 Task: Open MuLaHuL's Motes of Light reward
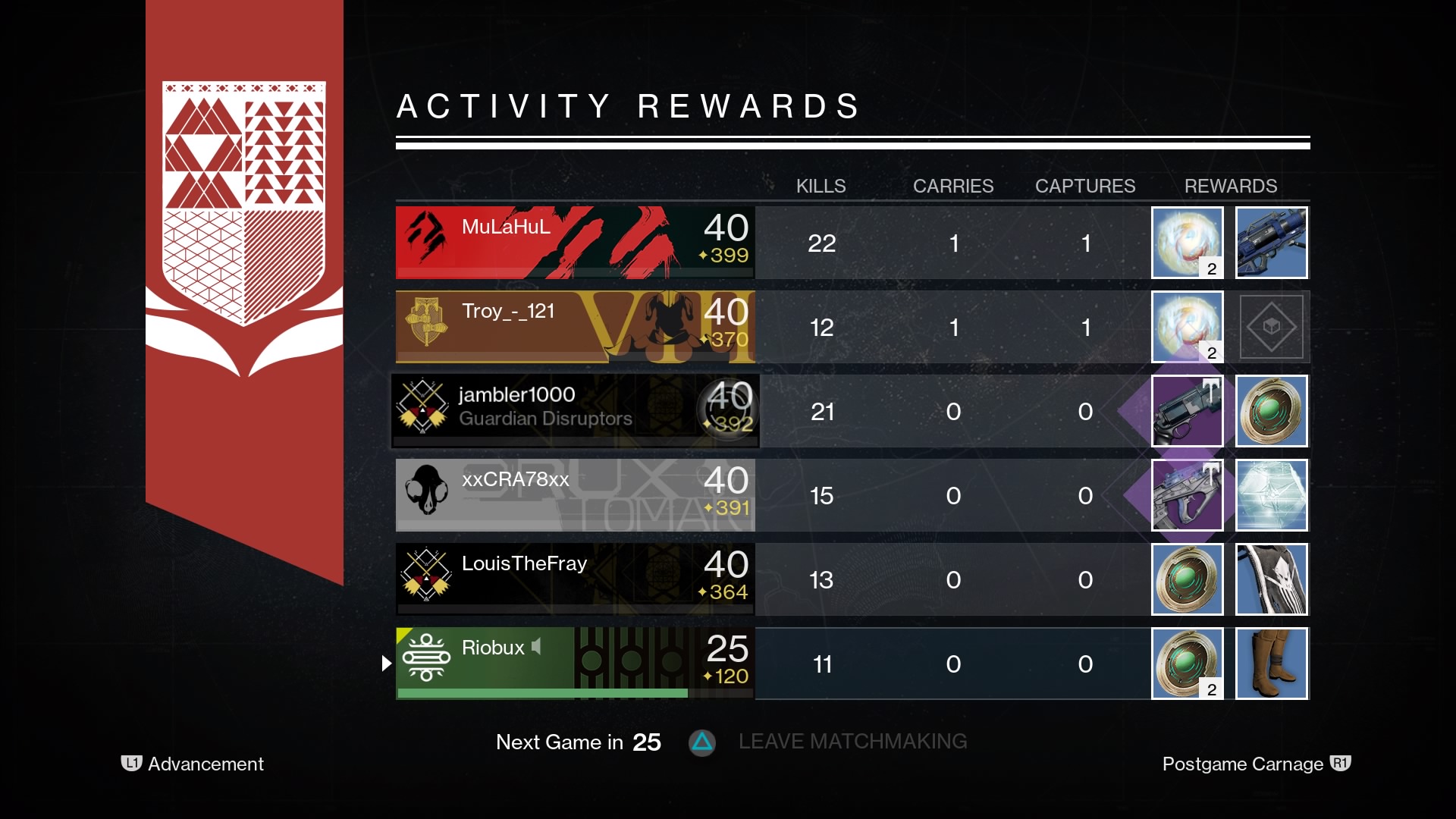pos(1188,243)
